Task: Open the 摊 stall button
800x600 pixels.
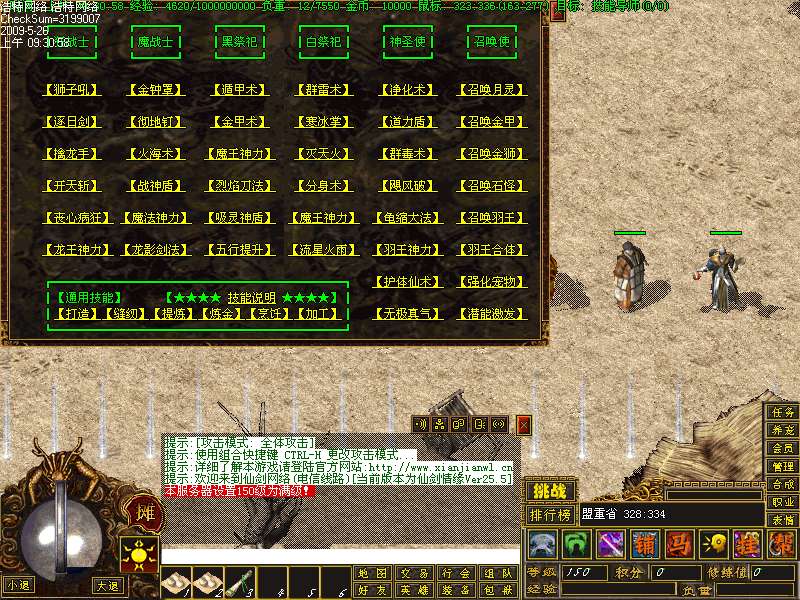Action: coord(143,515)
